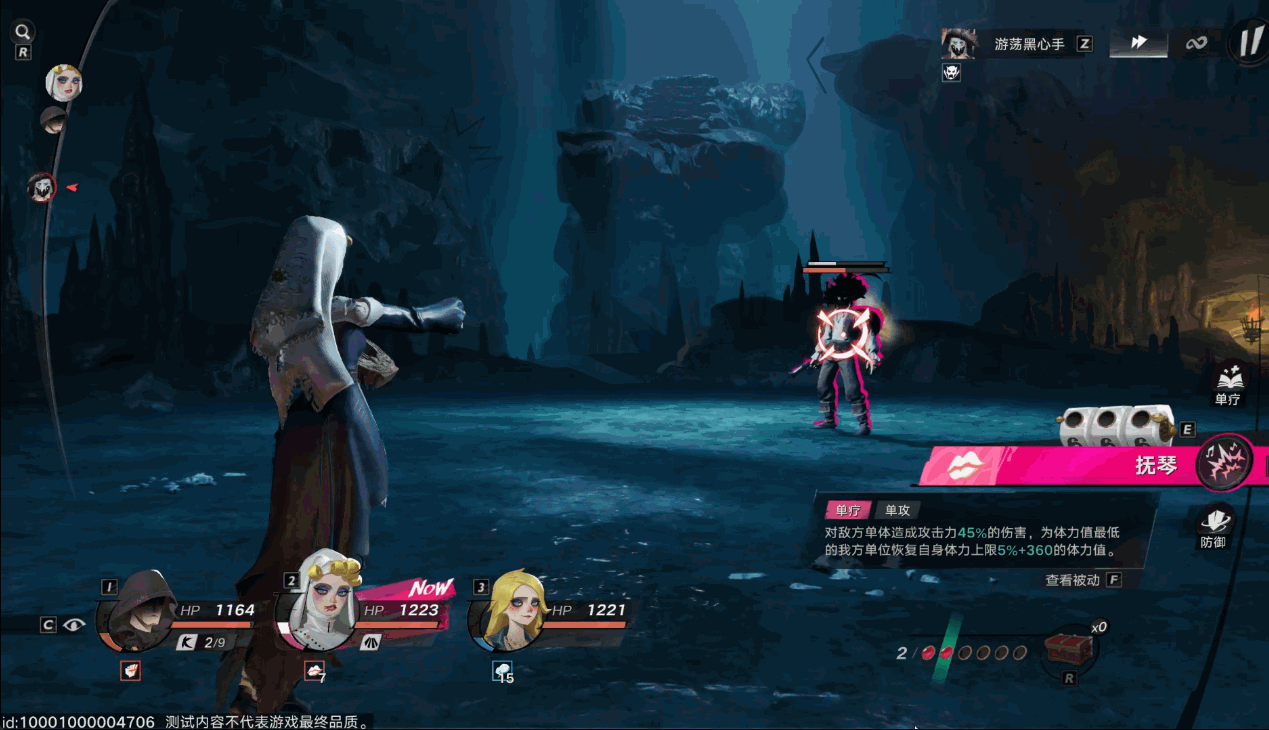
Task: Click the enemy portrait beside 游荡黑心手
Action: 957,44
